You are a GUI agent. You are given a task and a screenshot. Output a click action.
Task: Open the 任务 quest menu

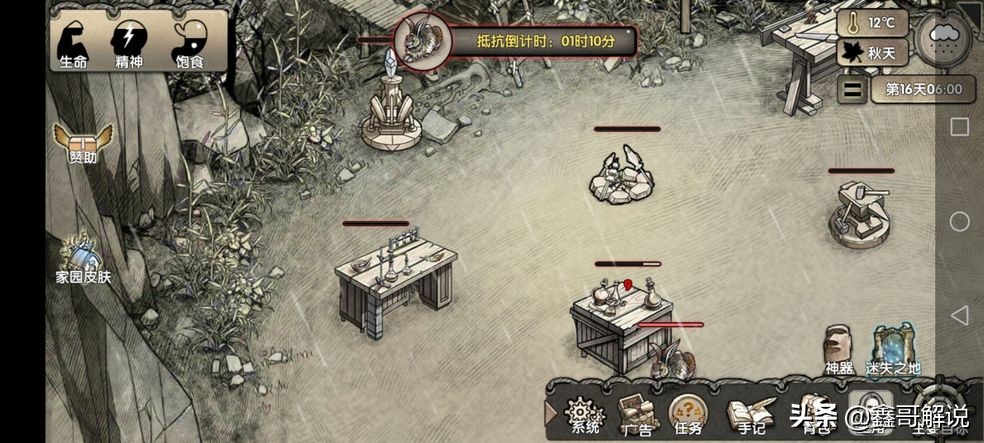[686, 411]
